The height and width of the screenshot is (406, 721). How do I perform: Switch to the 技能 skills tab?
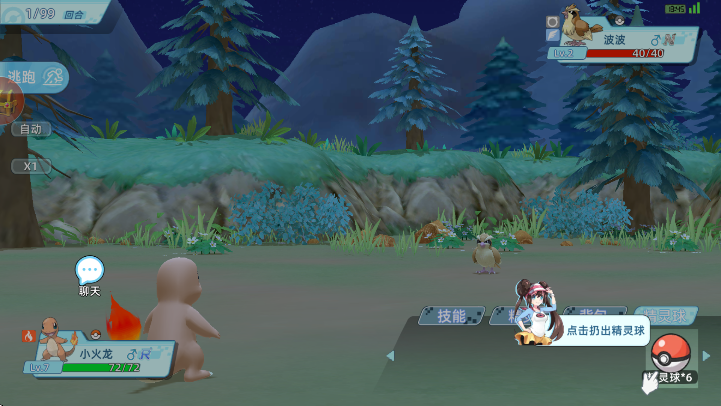[x=452, y=316]
